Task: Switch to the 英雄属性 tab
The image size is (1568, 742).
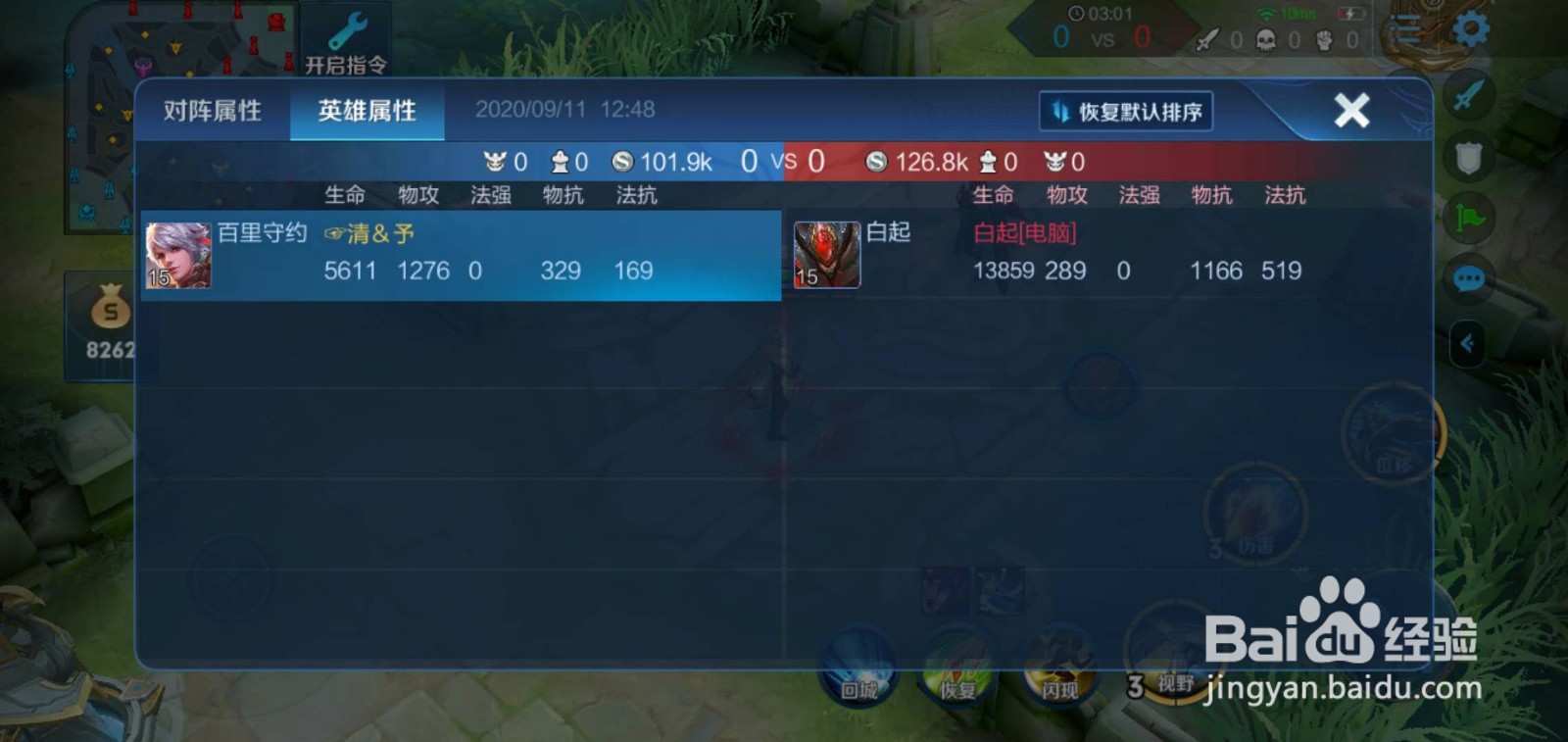Action: click(x=367, y=111)
